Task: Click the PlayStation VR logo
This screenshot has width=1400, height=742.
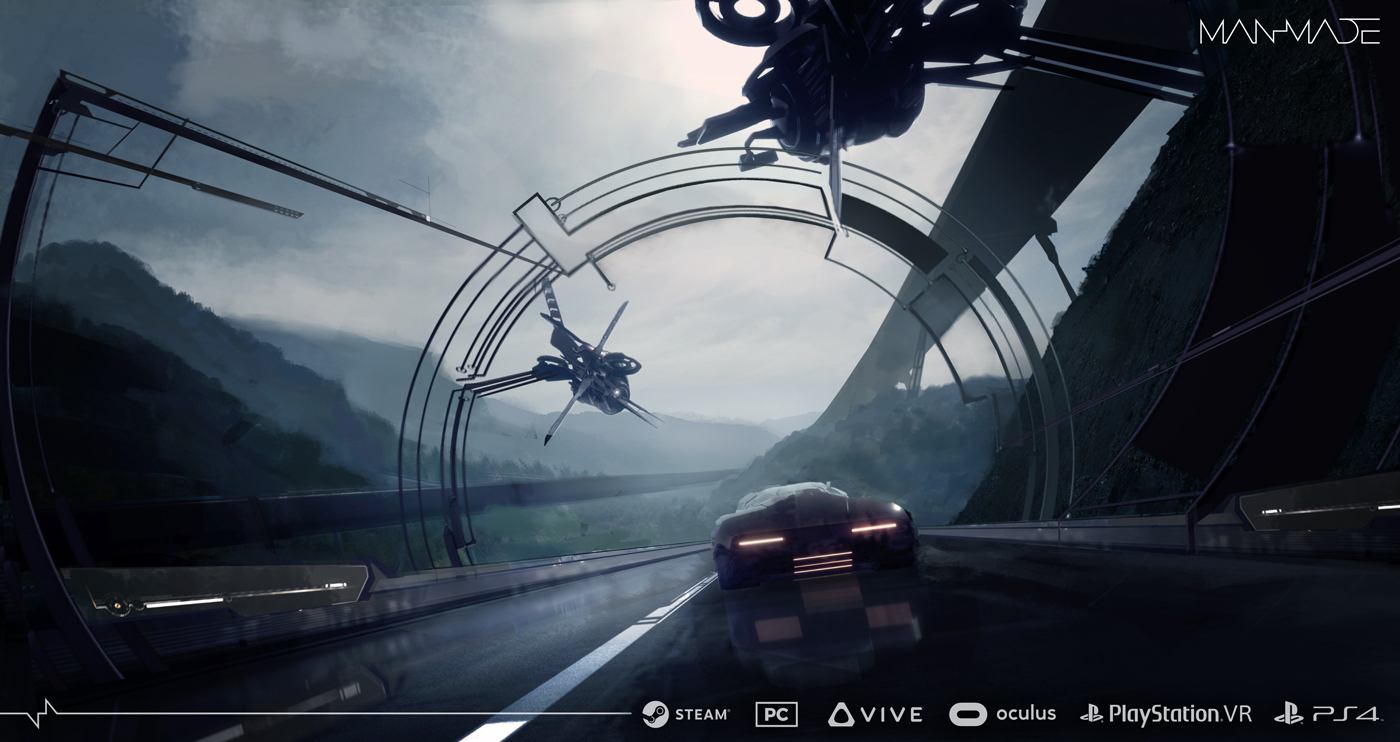Action: [1166, 714]
